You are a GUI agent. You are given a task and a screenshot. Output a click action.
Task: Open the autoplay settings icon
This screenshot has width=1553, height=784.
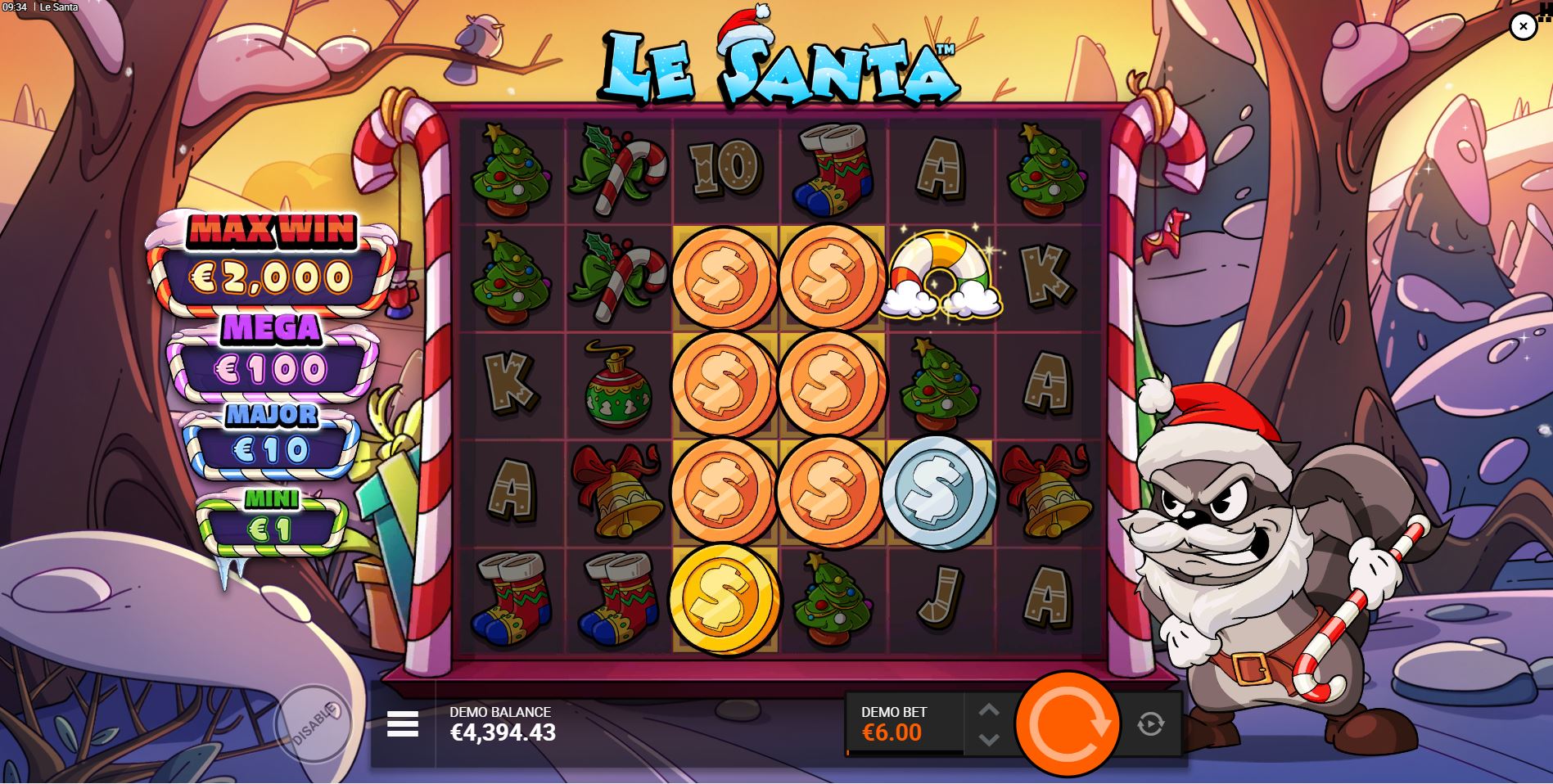[x=1149, y=723]
